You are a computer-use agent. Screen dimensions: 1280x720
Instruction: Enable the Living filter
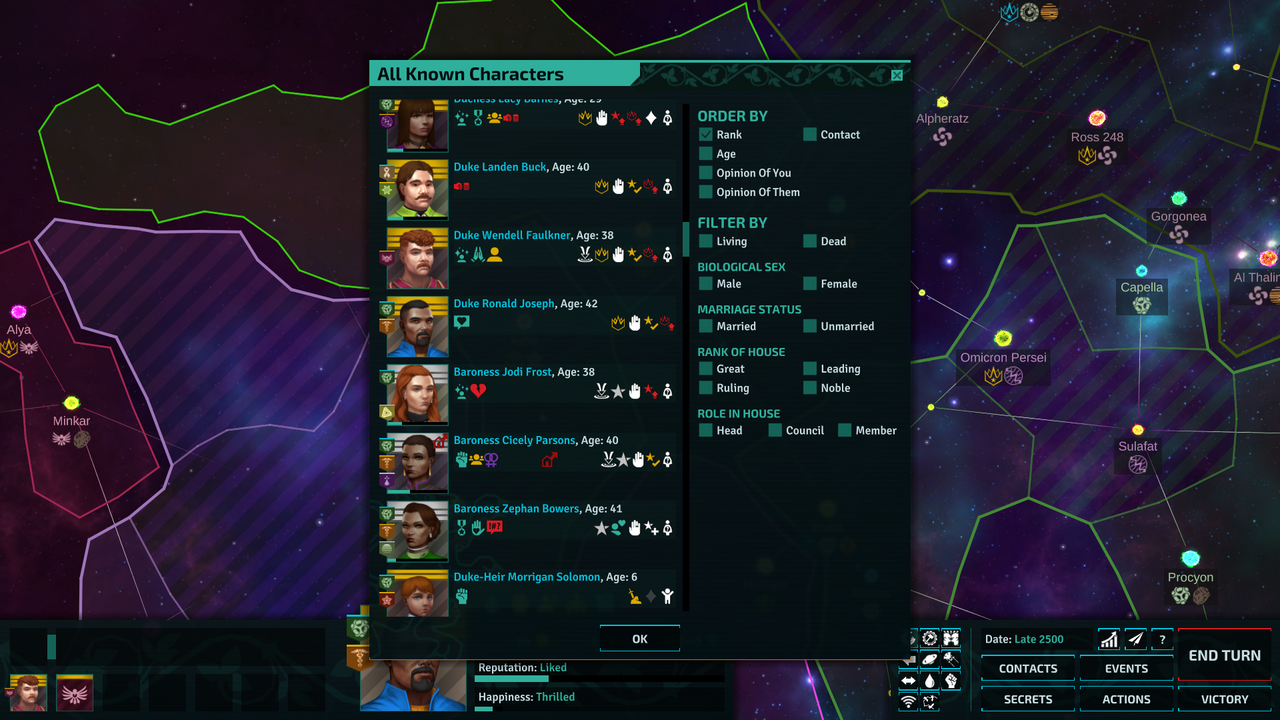point(706,241)
